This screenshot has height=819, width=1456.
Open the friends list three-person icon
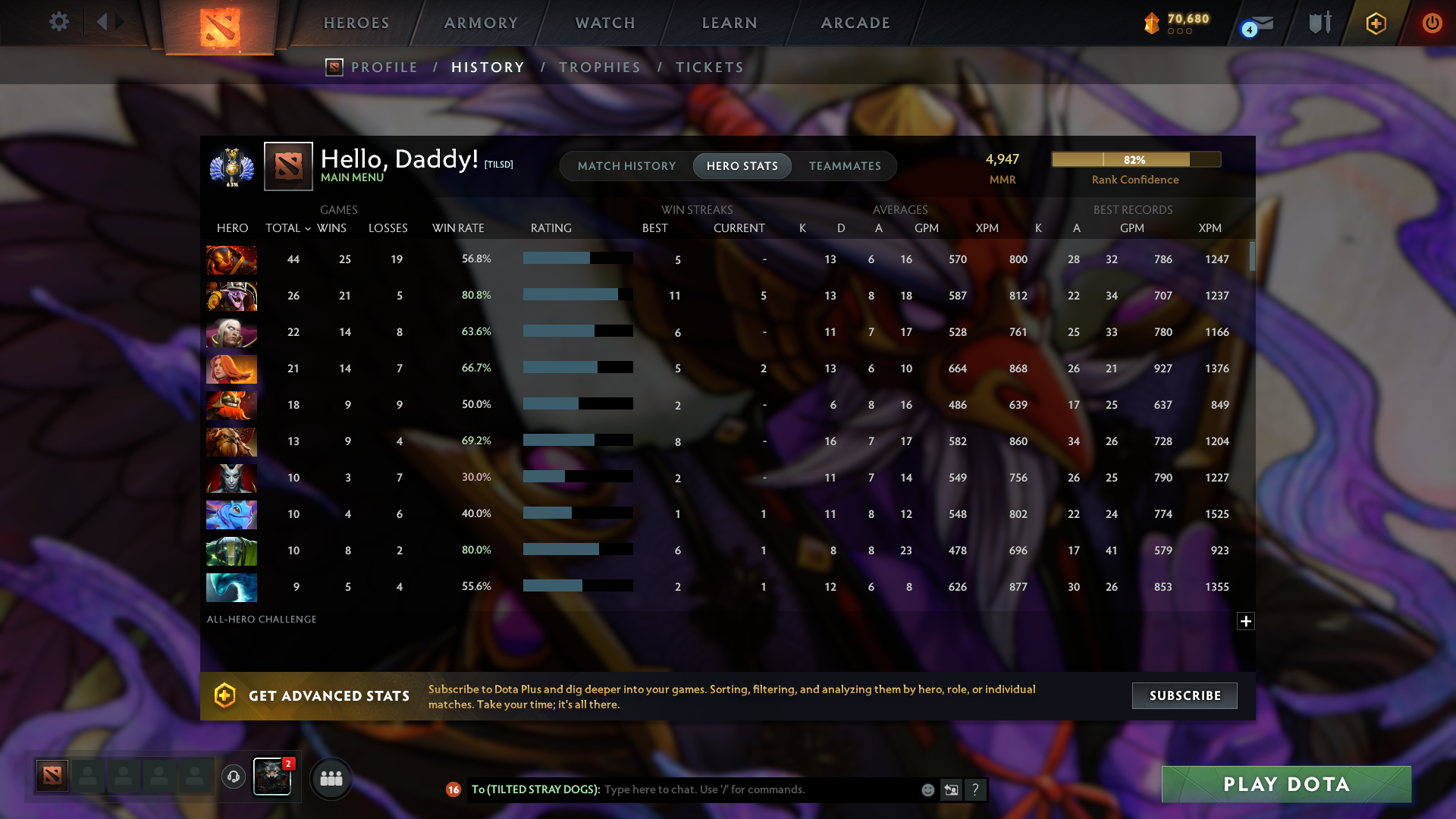(331, 777)
